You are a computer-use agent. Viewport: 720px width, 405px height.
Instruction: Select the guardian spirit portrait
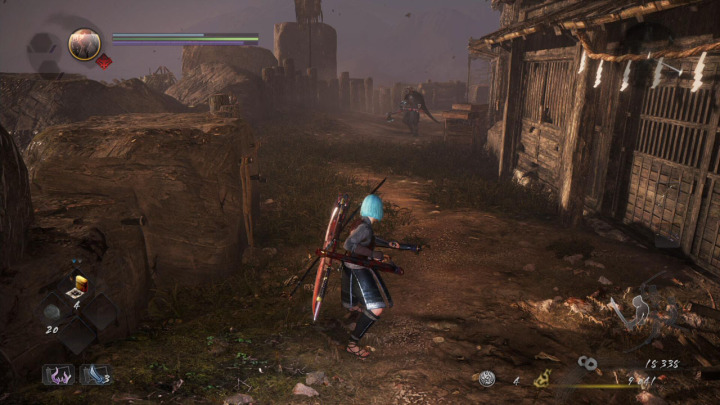(84, 43)
